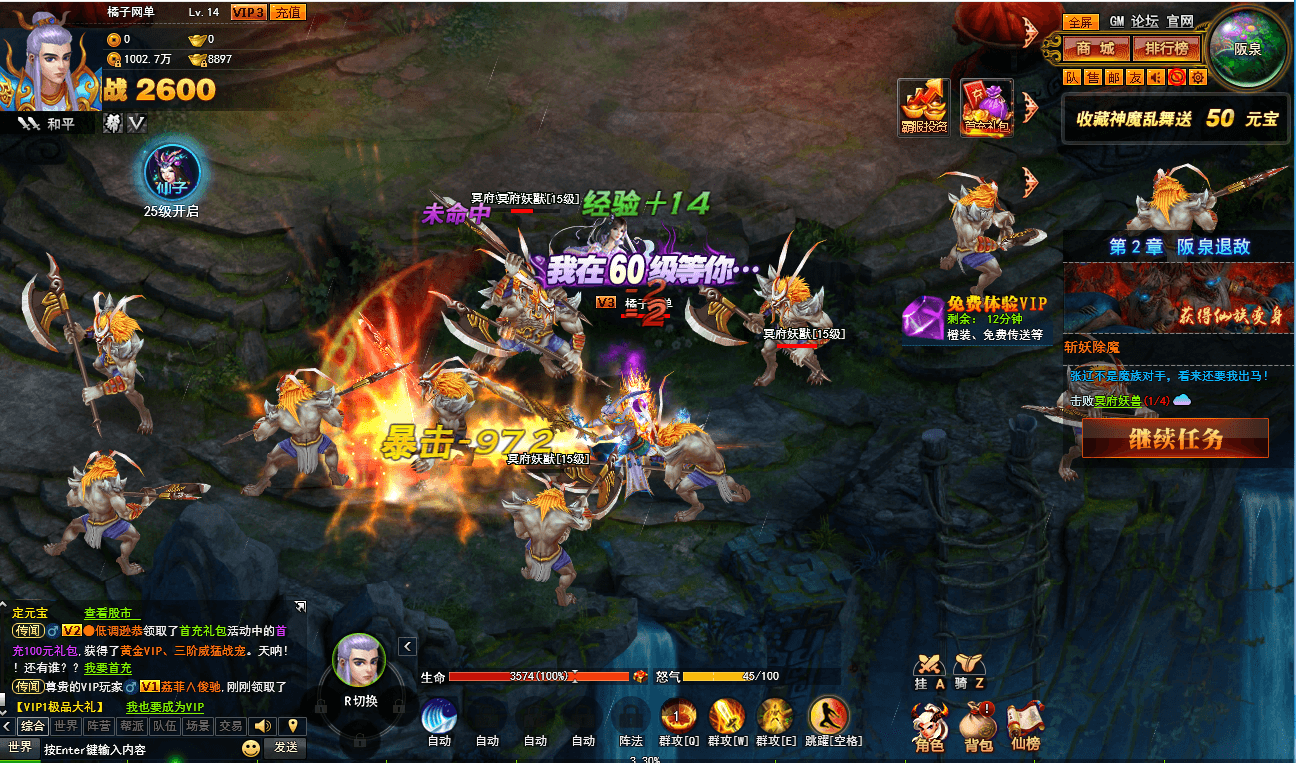Open the smiley emoji picker

click(250, 748)
